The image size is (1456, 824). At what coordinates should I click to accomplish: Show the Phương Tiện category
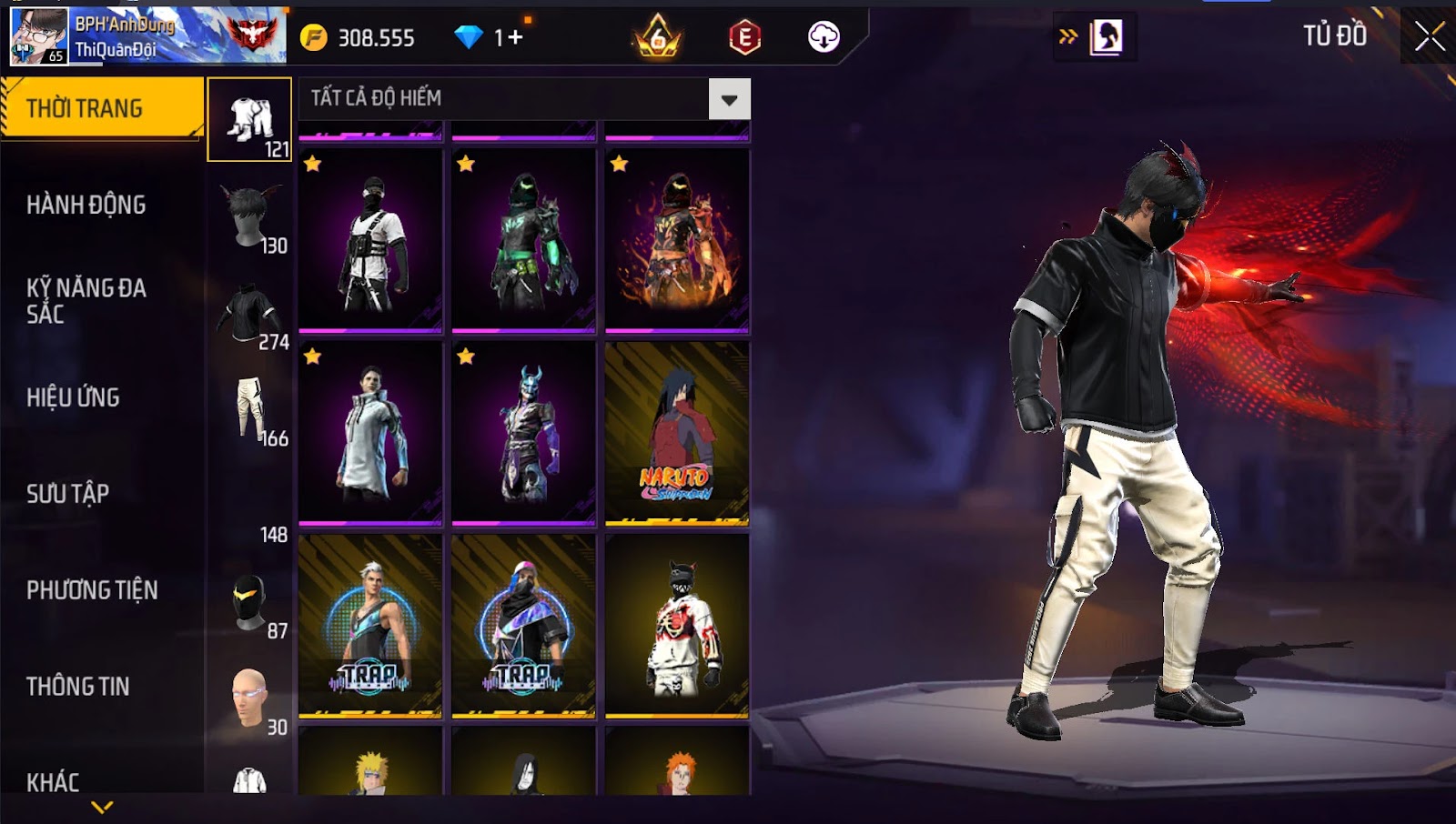coord(92,590)
